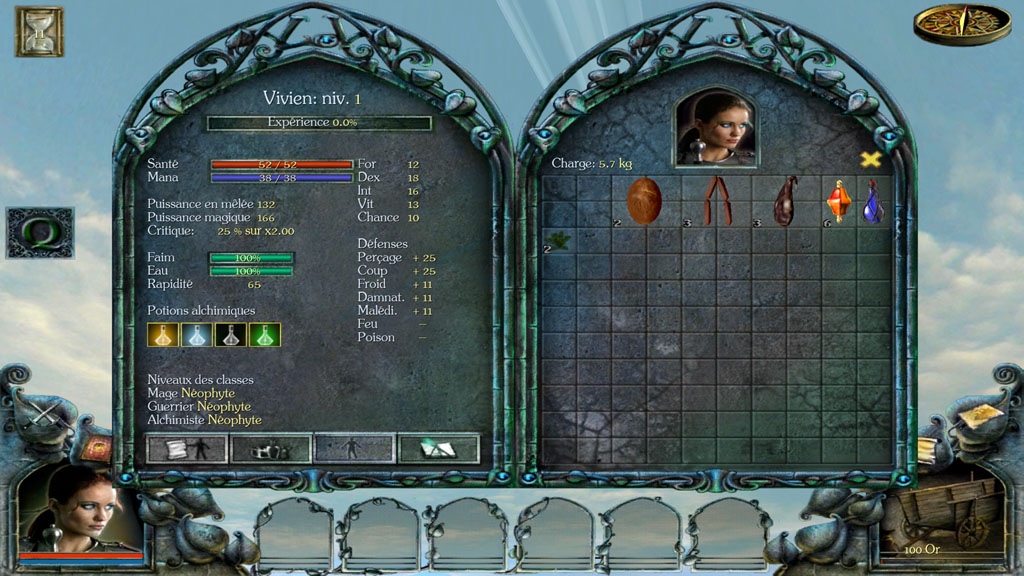The width and height of the screenshot is (1024, 576).
Task: Select the yellow alchemical potion
Action: point(163,335)
